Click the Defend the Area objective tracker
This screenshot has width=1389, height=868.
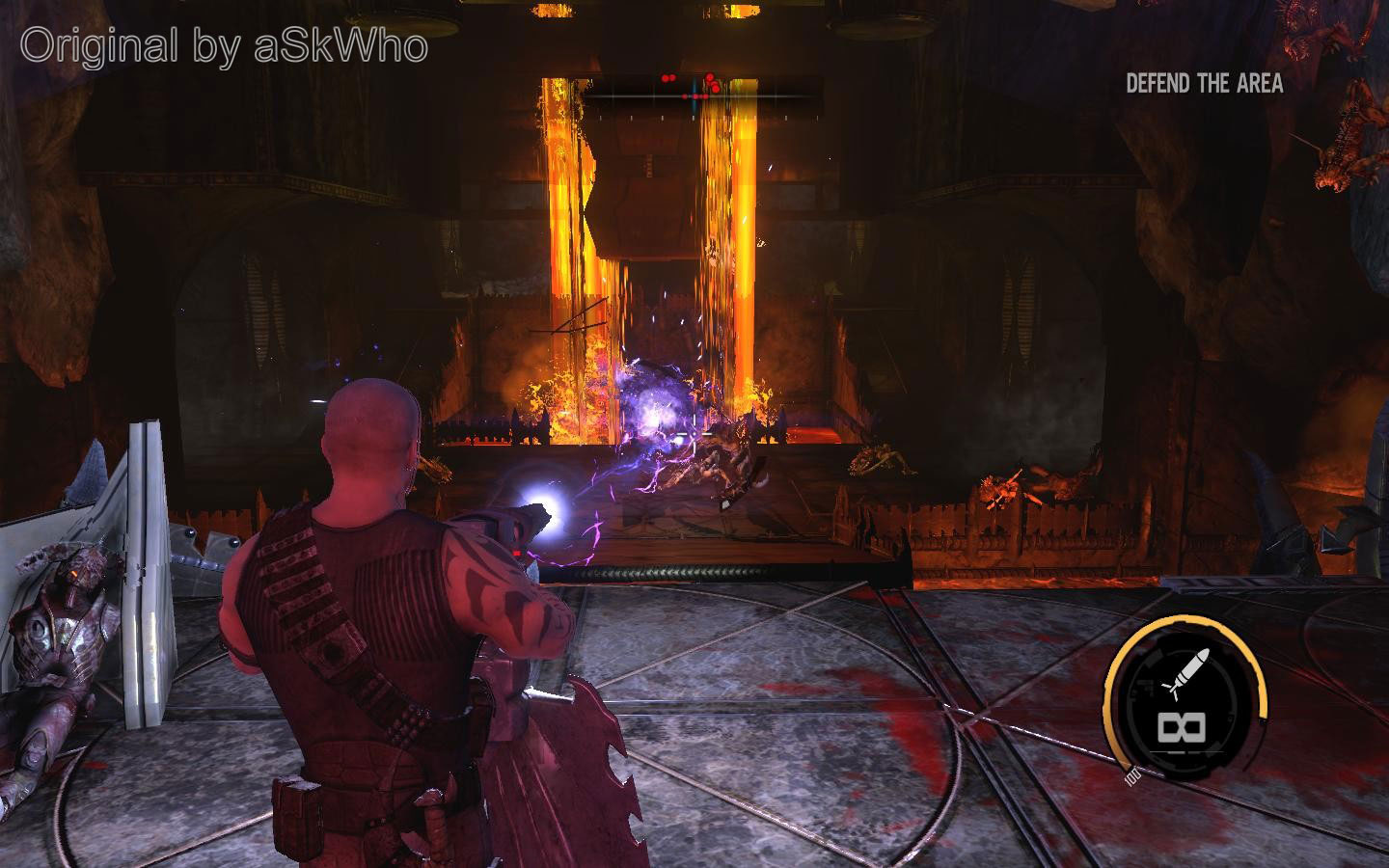[x=1204, y=84]
